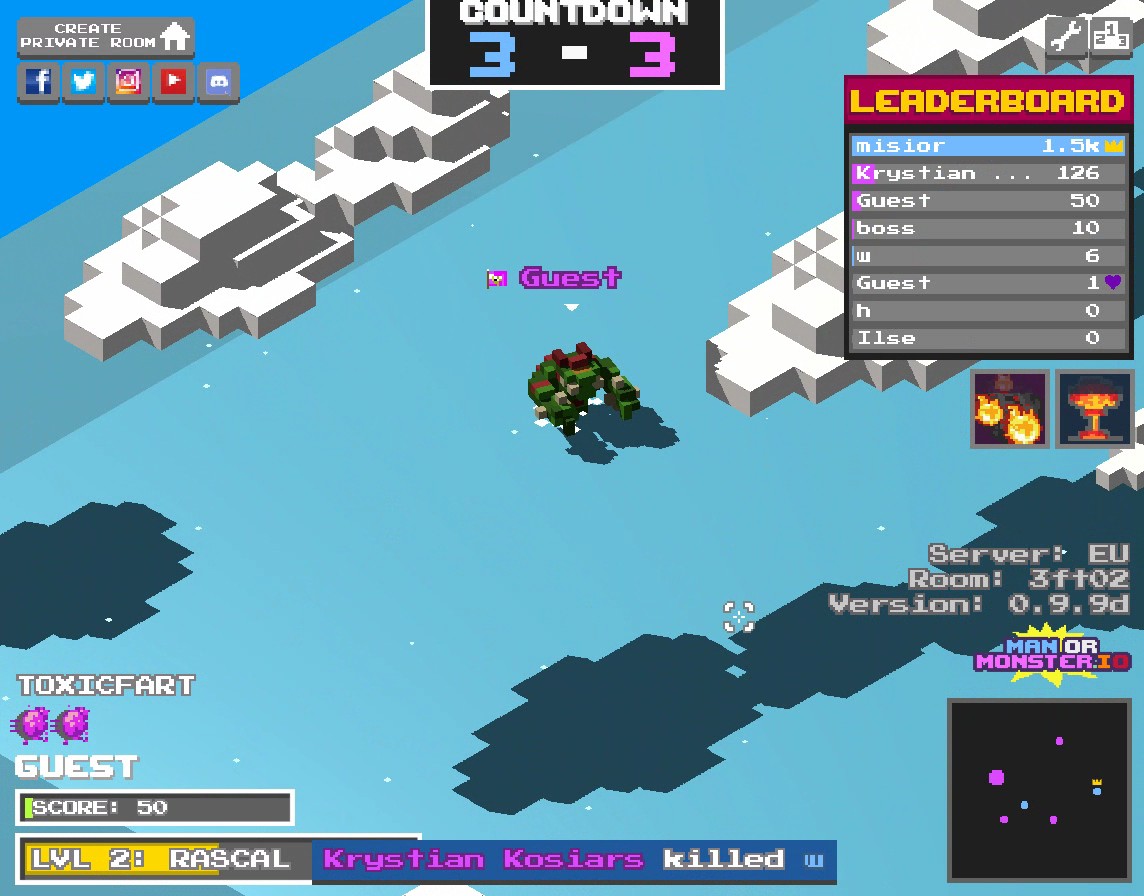This screenshot has height=896, width=1144.
Task: Open the Facebook social link
Action: tap(39, 82)
